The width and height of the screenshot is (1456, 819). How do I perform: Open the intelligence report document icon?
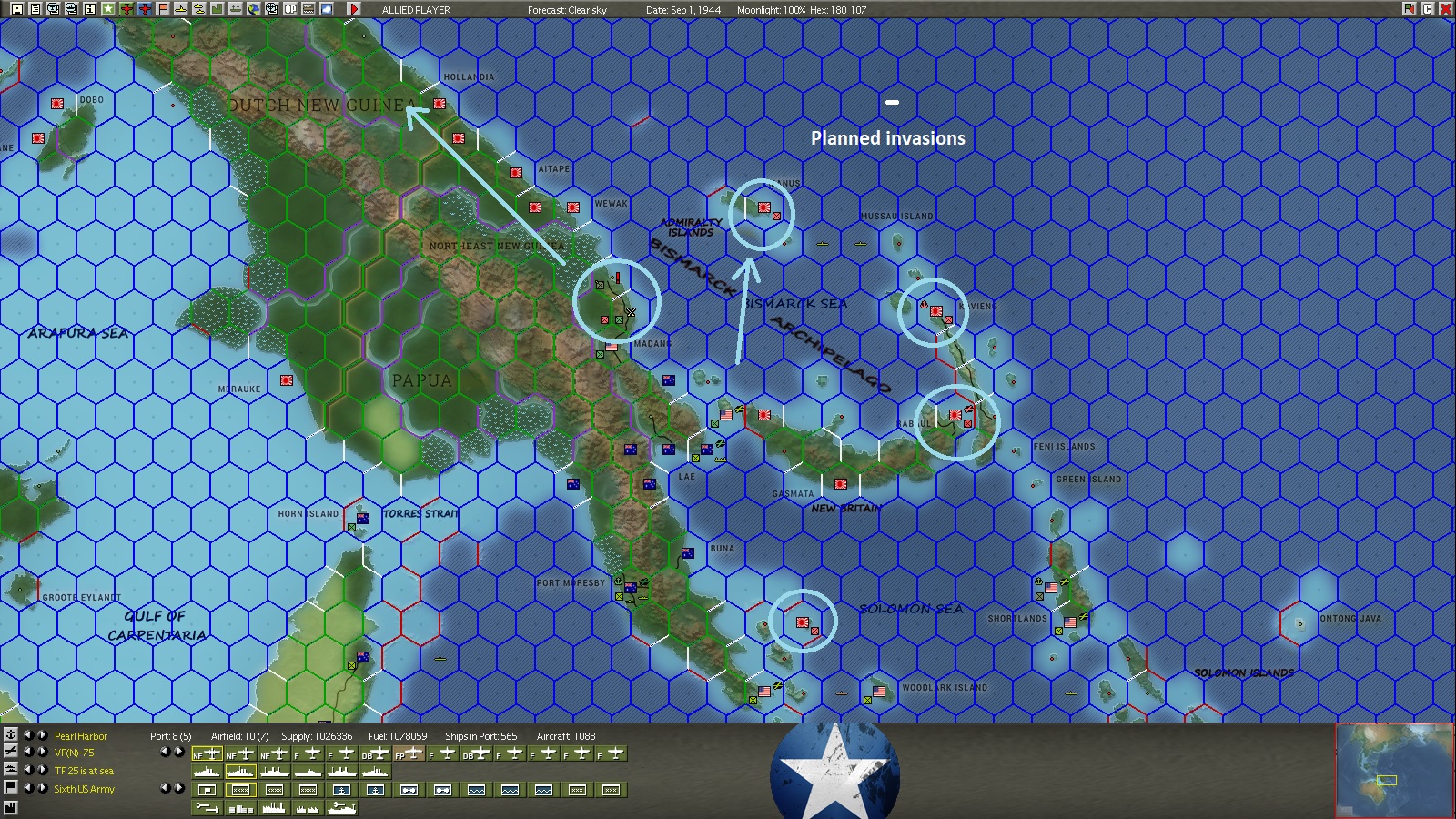pyautogui.click(x=35, y=9)
